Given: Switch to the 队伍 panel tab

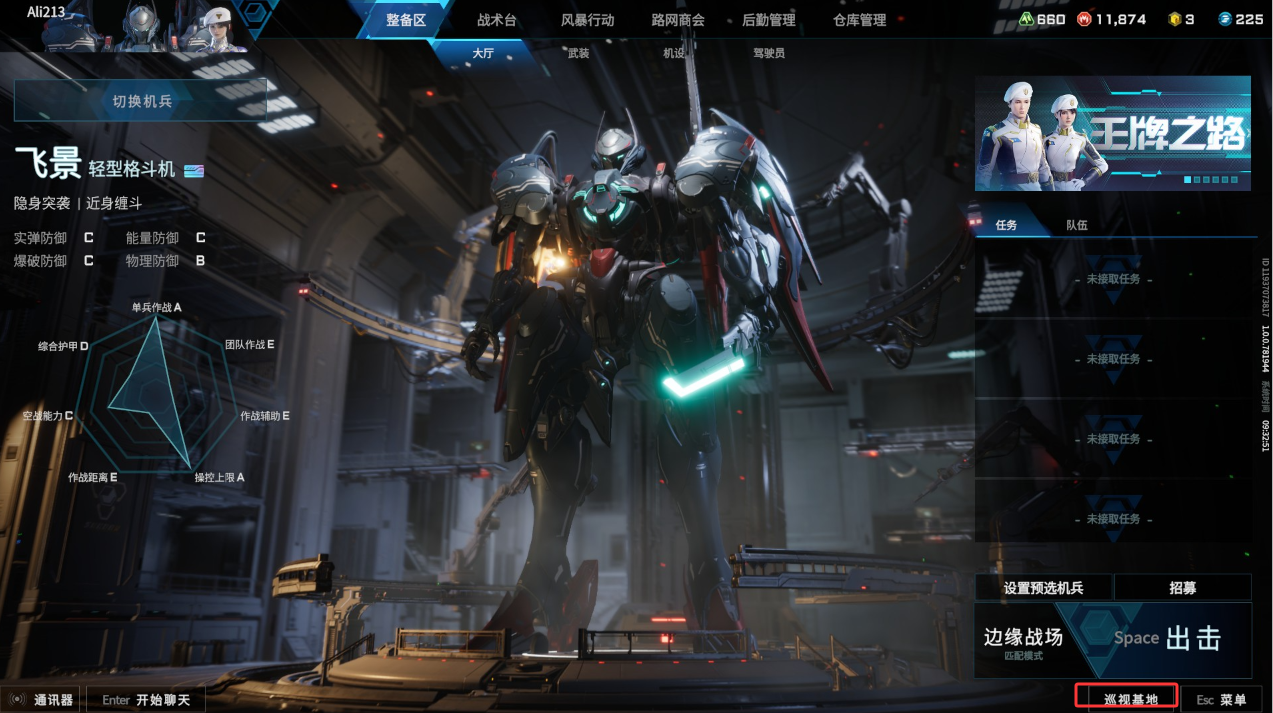Looking at the screenshot, I should pyautogui.click(x=1076, y=225).
